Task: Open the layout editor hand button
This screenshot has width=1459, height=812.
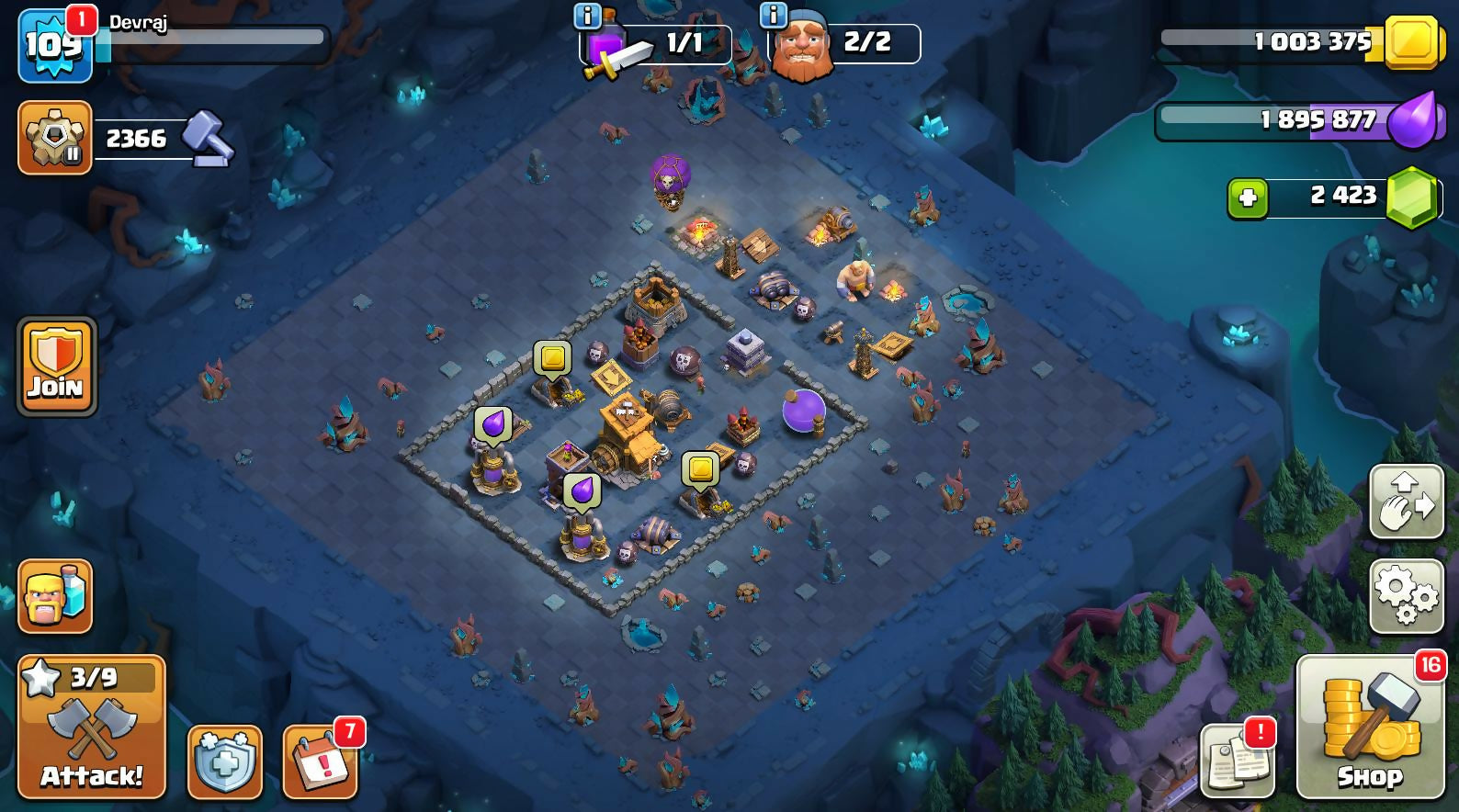Action: pyautogui.click(x=1406, y=502)
